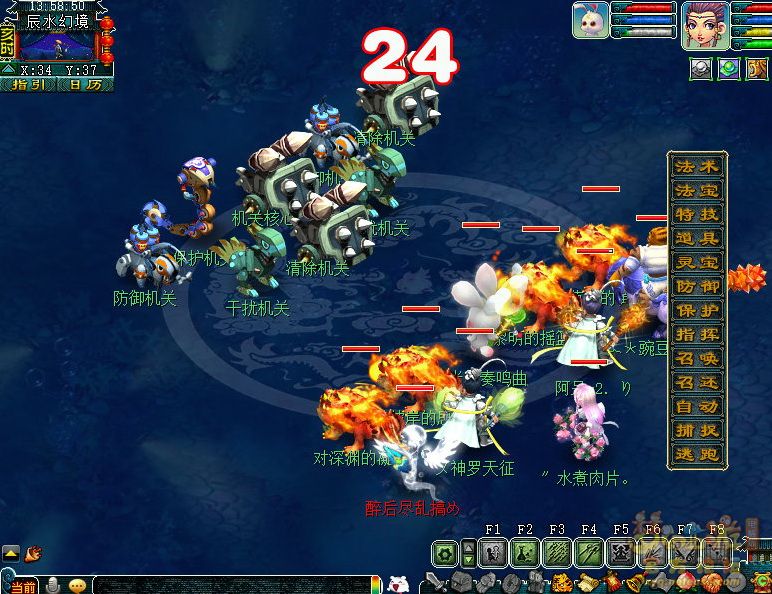The image size is (772, 594).
Task: Click the green gear icon beside the skill bar
Action: tap(445, 553)
